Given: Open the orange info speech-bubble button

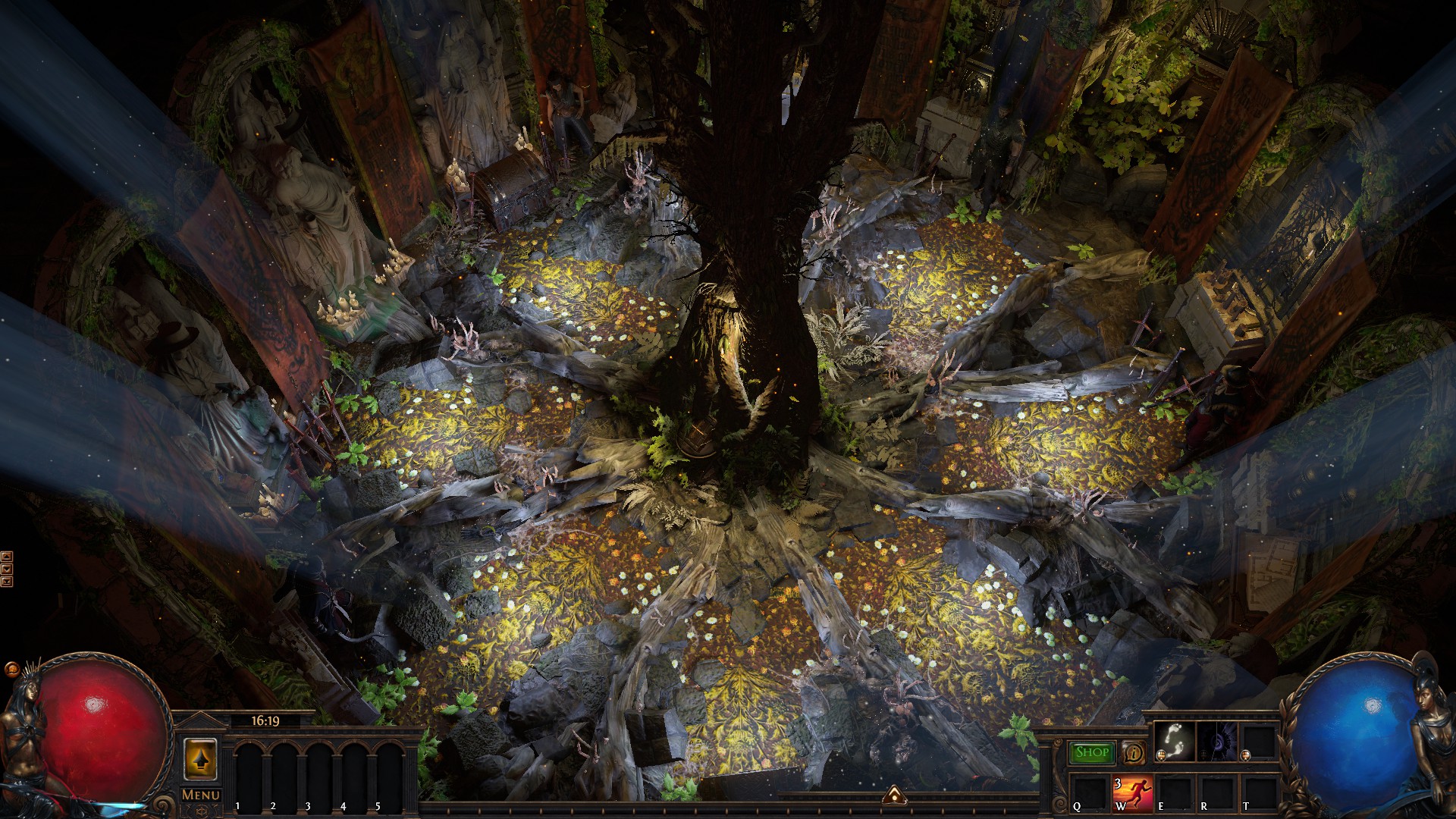Looking at the screenshot, I should pyautogui.click(x=1134, y=753).
